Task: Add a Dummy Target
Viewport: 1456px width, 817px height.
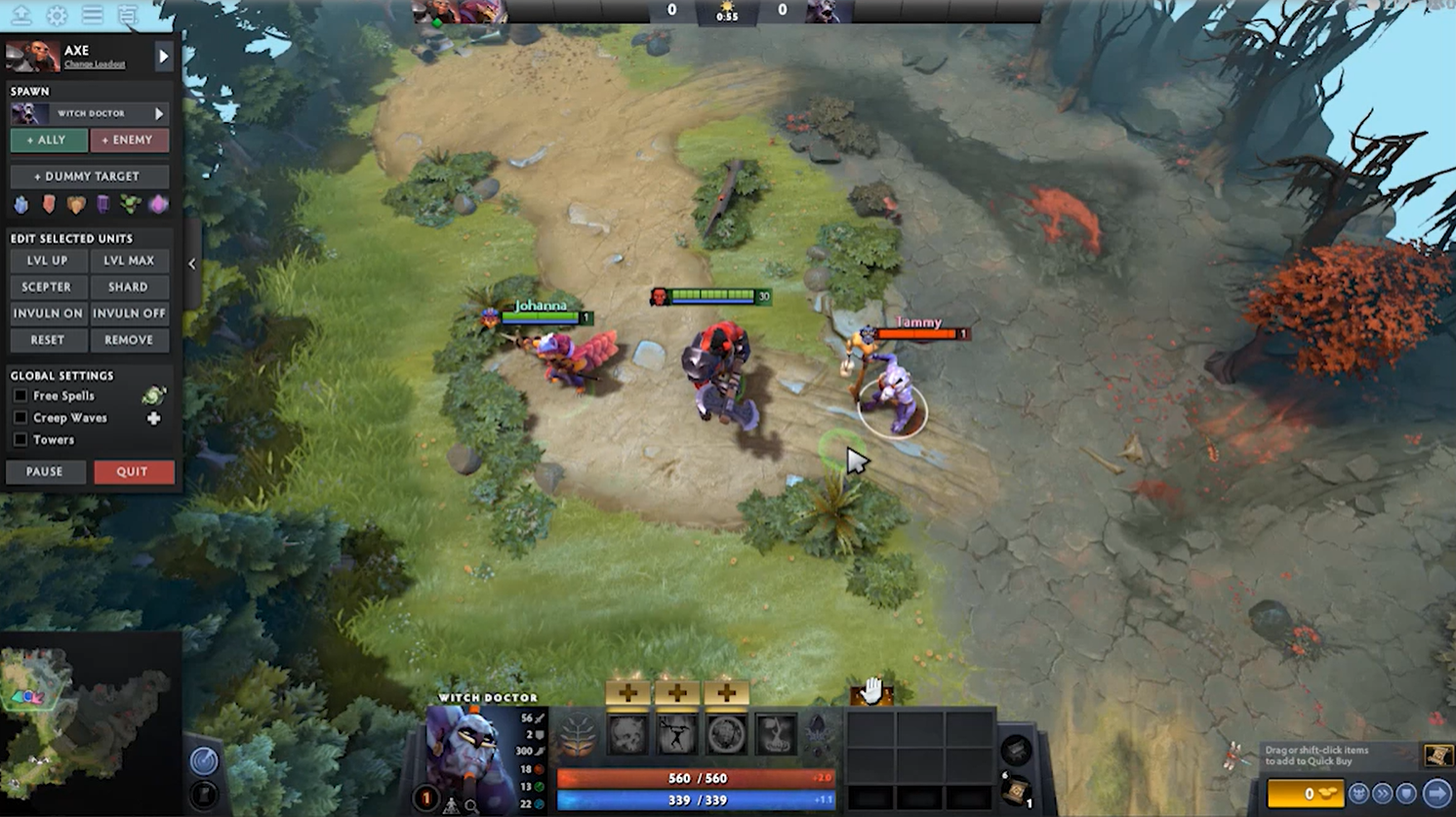Action: (88, 177)
